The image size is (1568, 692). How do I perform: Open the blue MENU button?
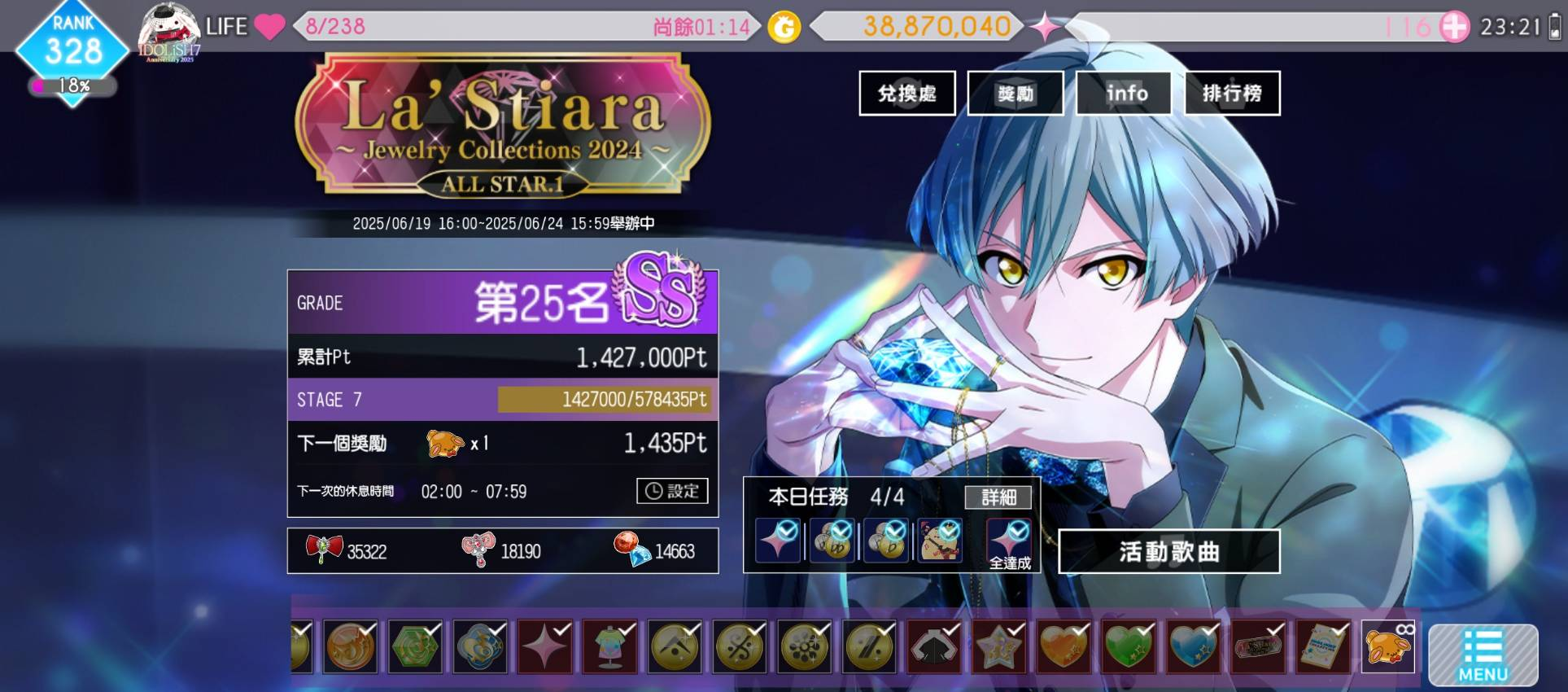coord(1483,655)
